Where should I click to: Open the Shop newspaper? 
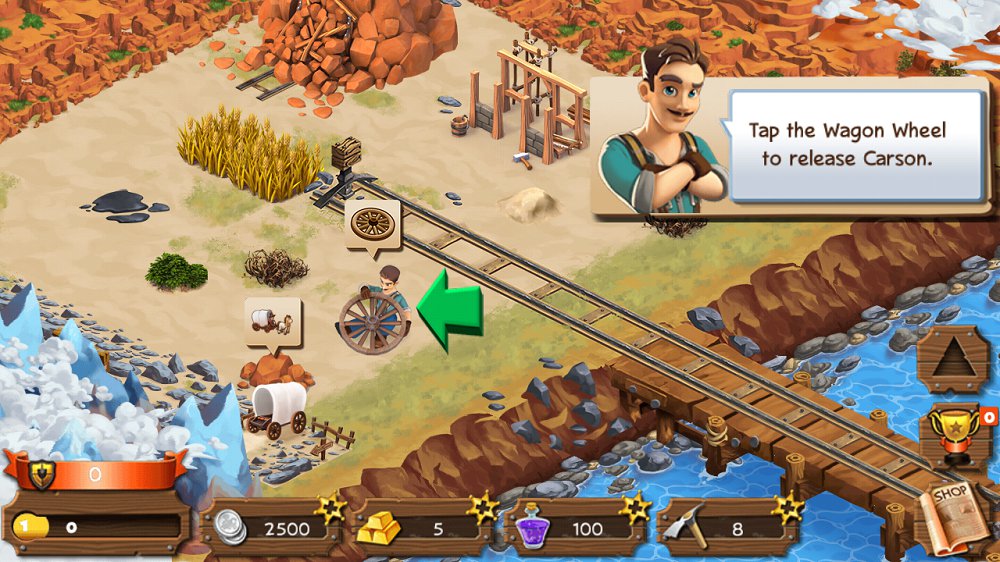pyautogui.click(x=953, y=515)
